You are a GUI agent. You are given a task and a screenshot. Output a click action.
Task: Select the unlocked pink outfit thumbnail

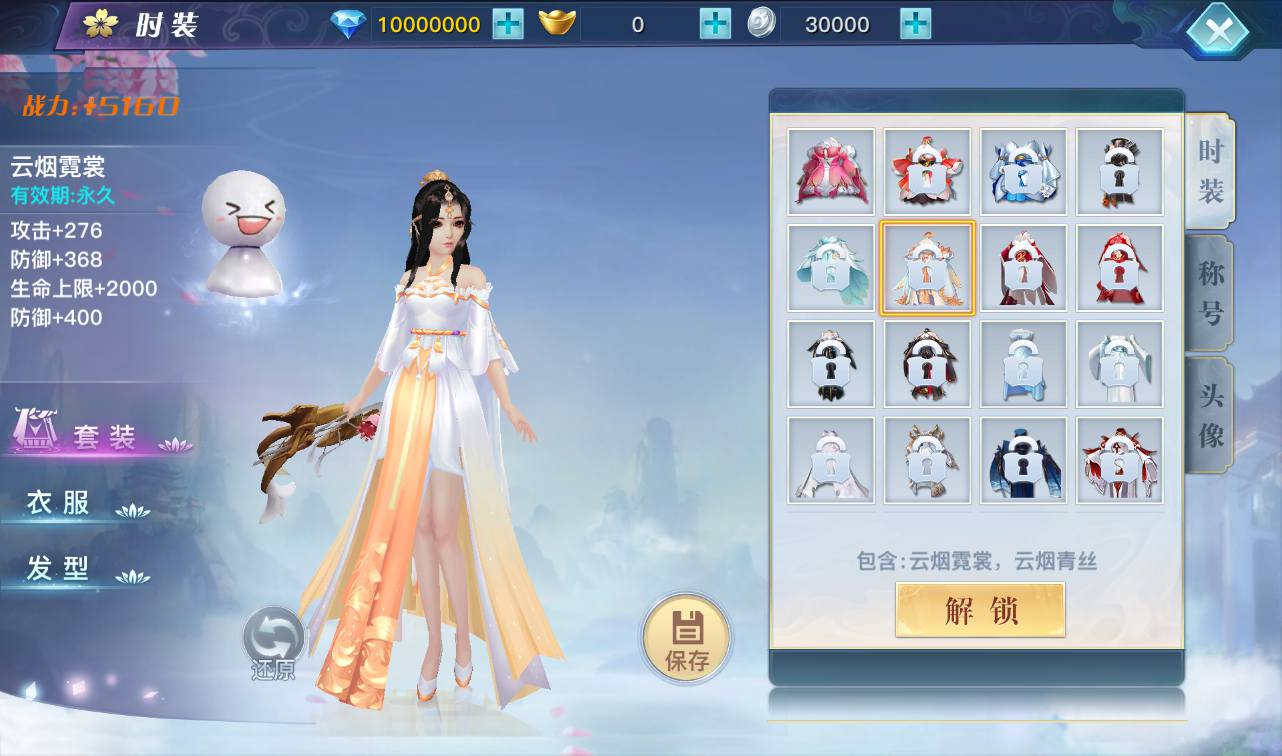point(831,172)
